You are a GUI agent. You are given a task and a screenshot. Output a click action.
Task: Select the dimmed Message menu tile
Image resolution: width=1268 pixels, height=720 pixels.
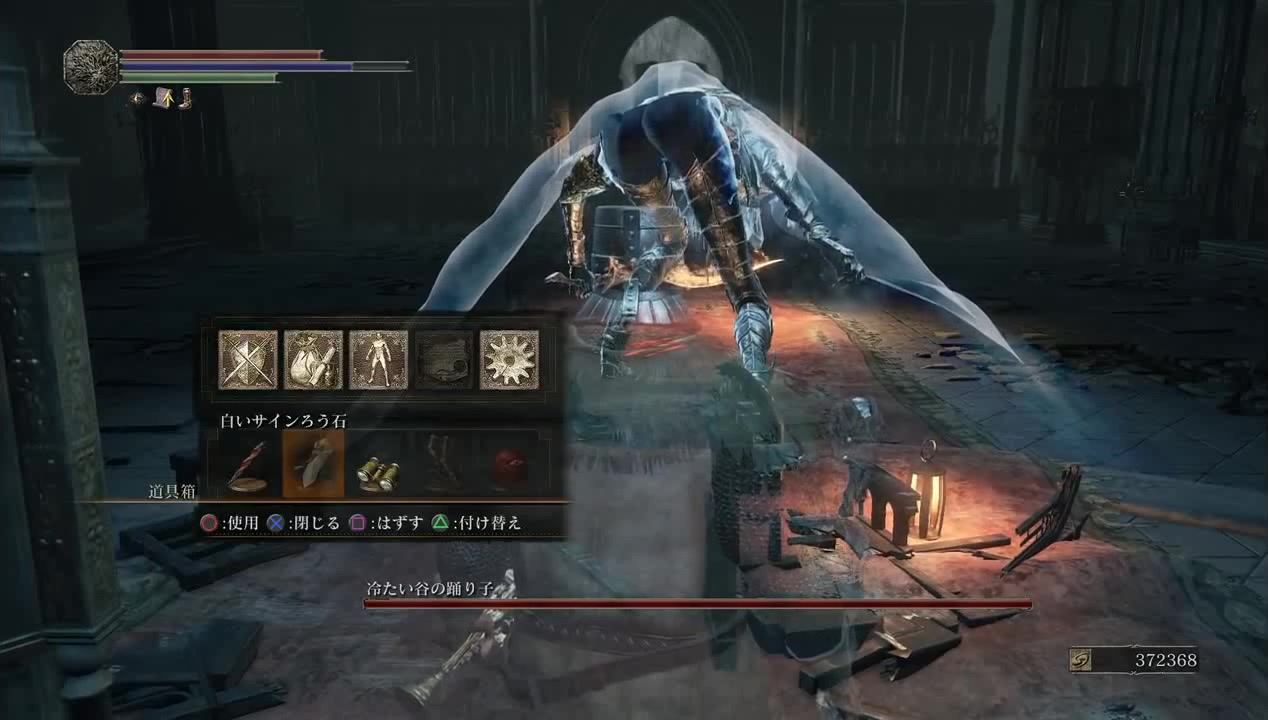tap(444, 360)
